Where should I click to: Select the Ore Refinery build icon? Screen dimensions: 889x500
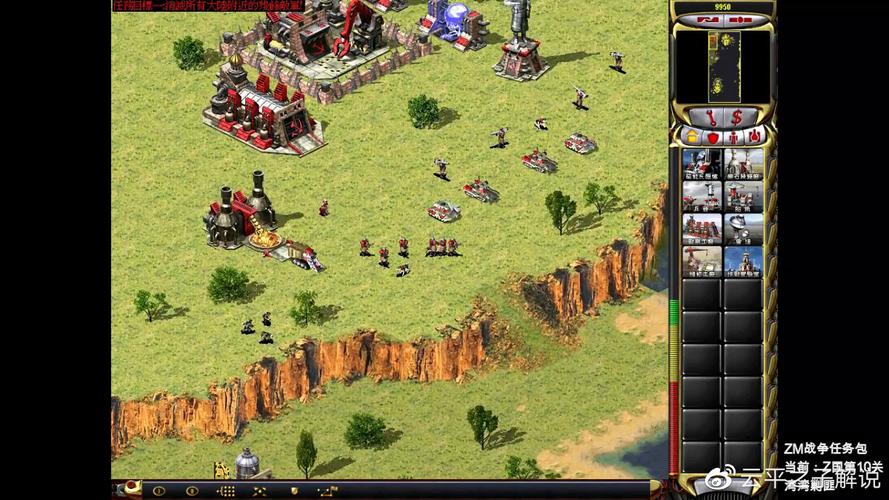(743, 163)
